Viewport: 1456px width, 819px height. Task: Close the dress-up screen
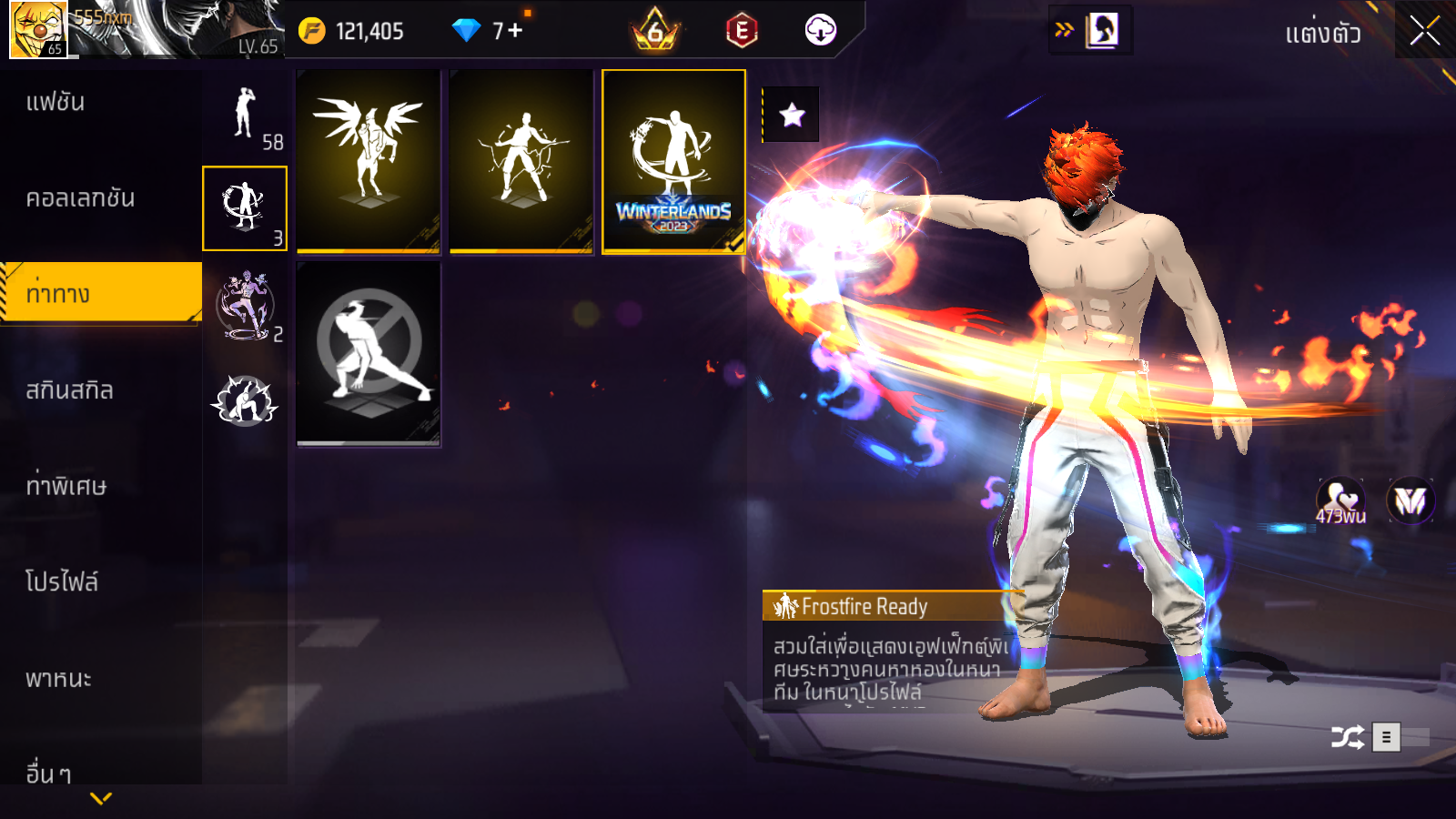1424,32
